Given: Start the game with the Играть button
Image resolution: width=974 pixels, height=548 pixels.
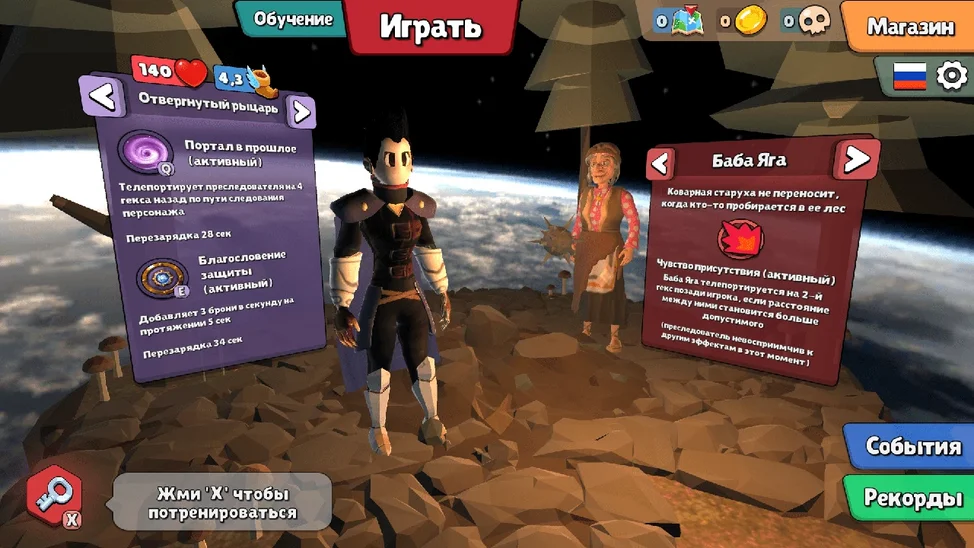Looking at the screenshot, I should tap(430, 27).
